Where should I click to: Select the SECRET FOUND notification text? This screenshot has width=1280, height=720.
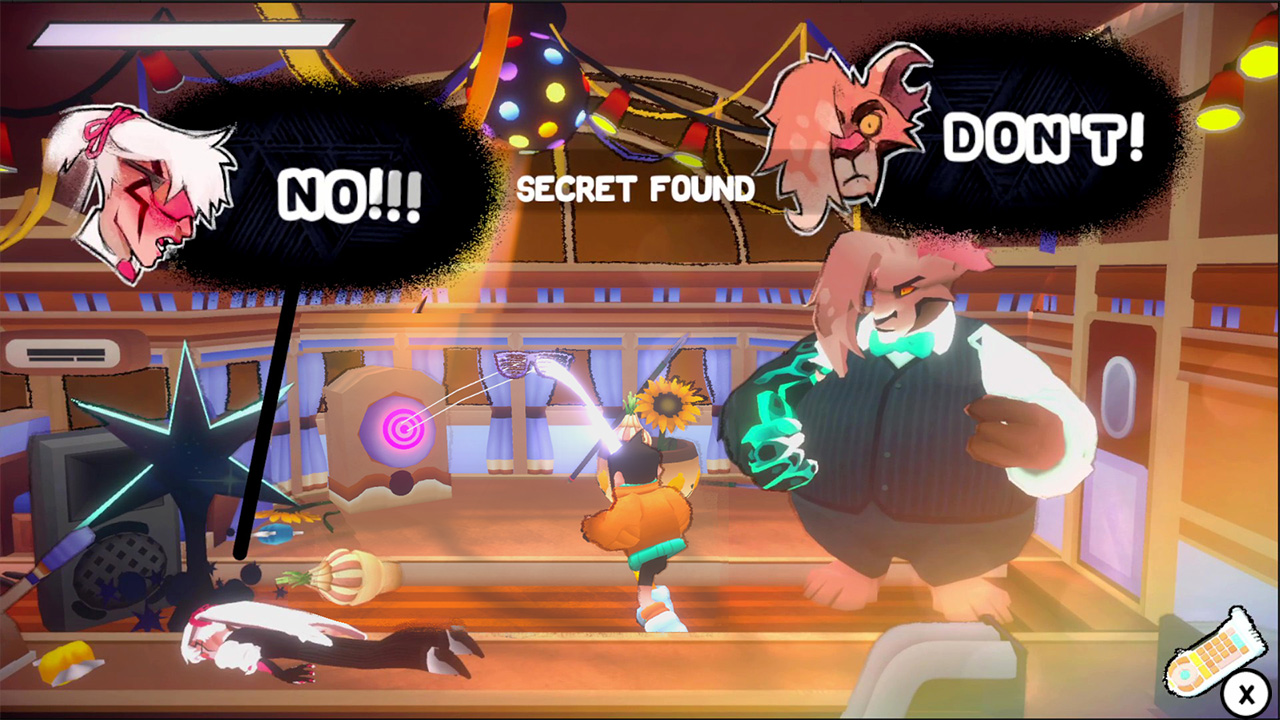[x=636, y=188]
